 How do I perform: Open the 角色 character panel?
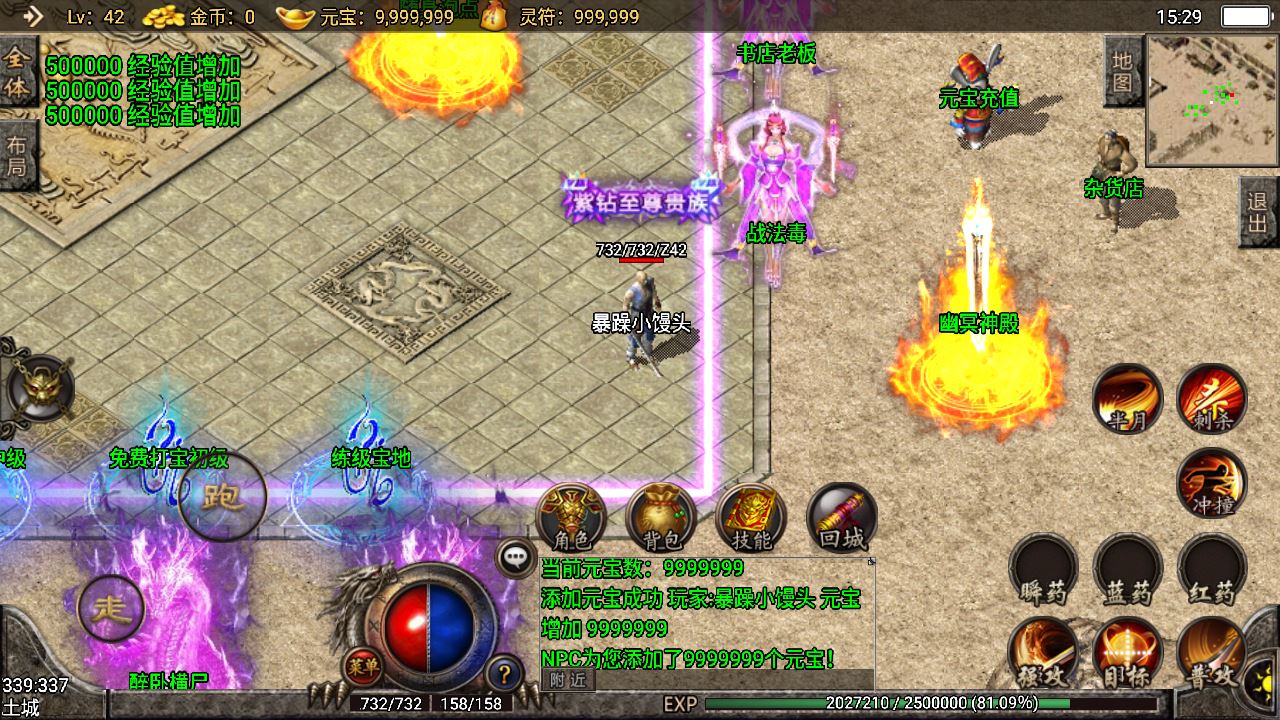pyautogui.click(x=571, y=518)
